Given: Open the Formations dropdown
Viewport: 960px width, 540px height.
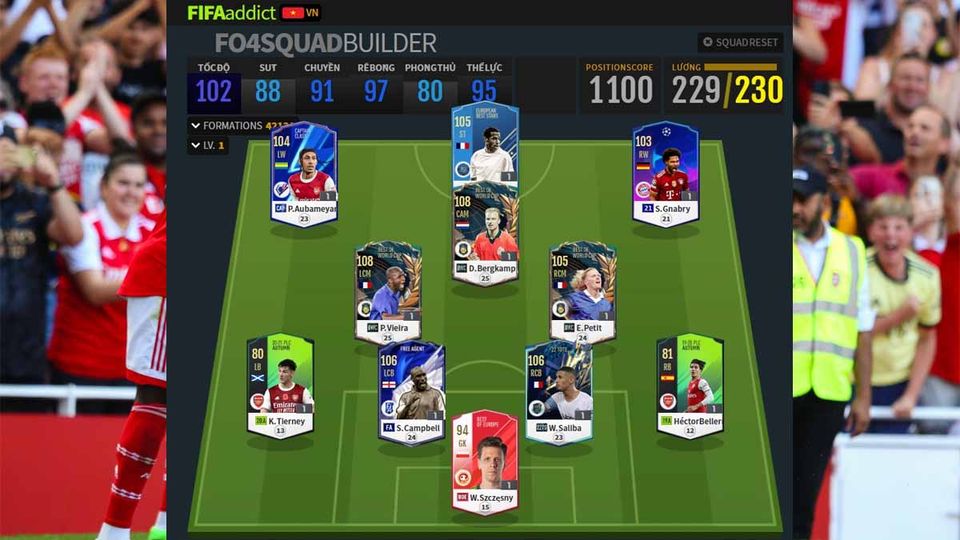Looking at the screenshot, I should pos(239,126).
